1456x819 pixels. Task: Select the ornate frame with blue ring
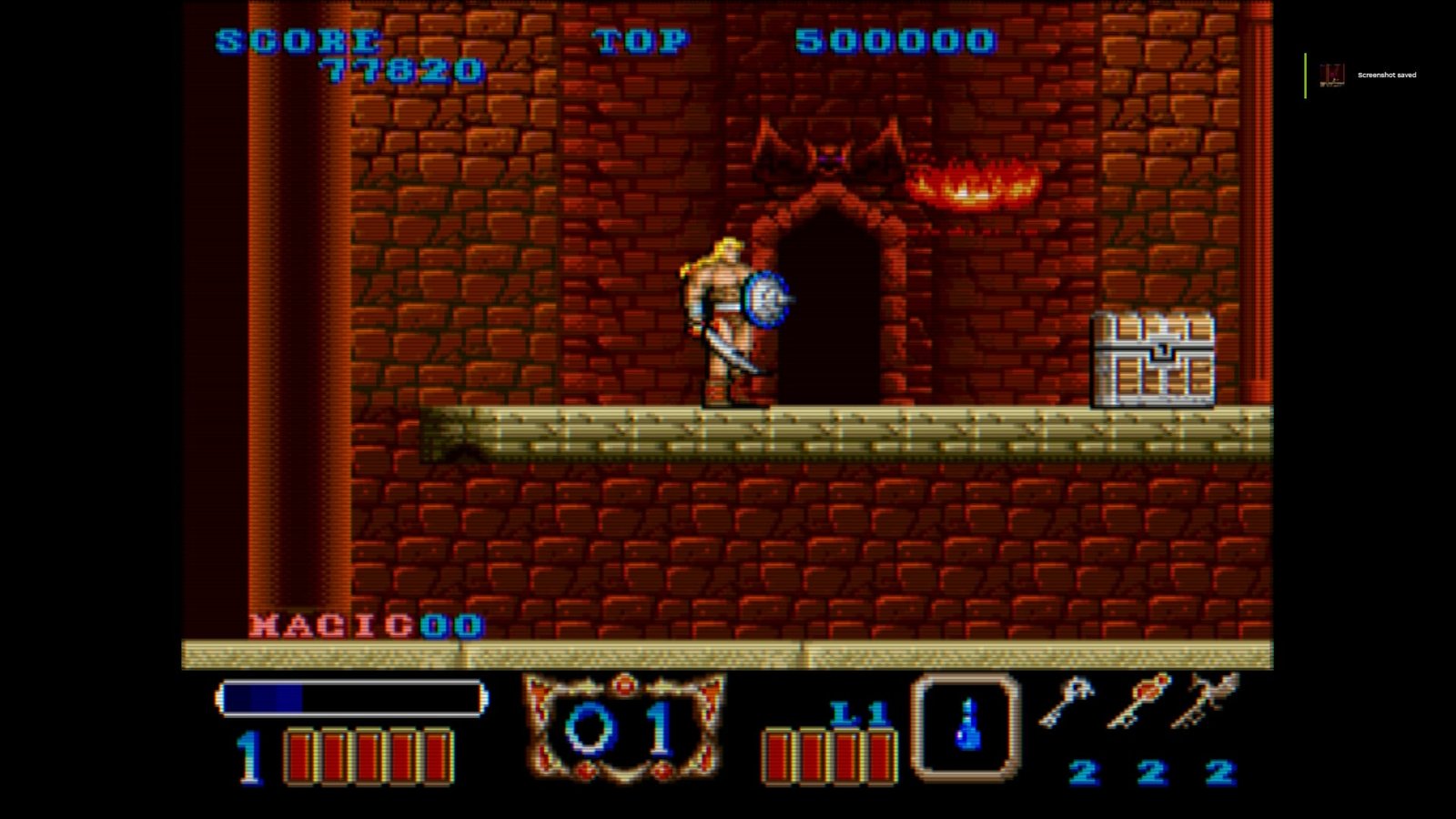pyautogui.click(x=623, y=727)
